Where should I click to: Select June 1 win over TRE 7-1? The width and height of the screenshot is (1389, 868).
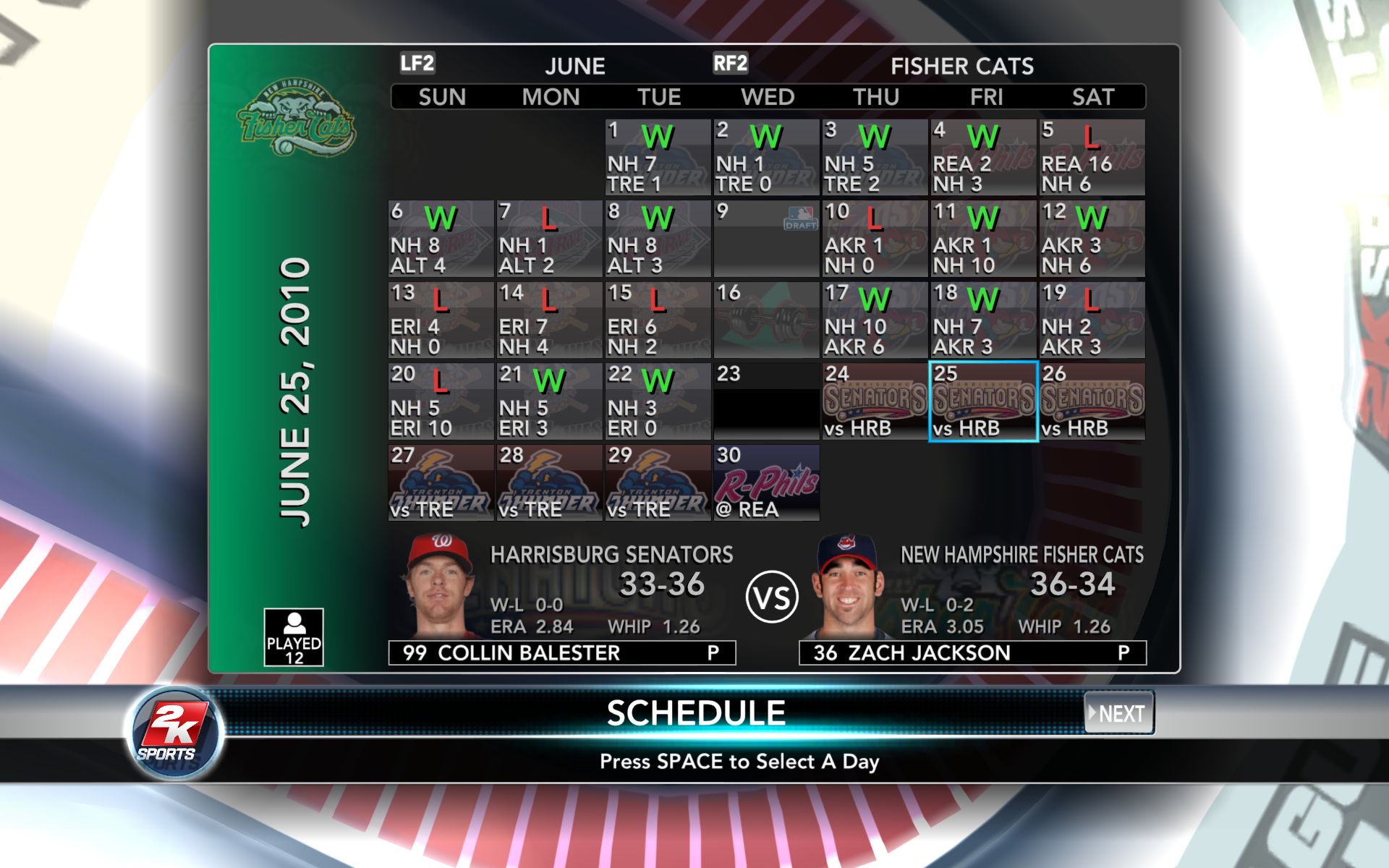[658, 158]
